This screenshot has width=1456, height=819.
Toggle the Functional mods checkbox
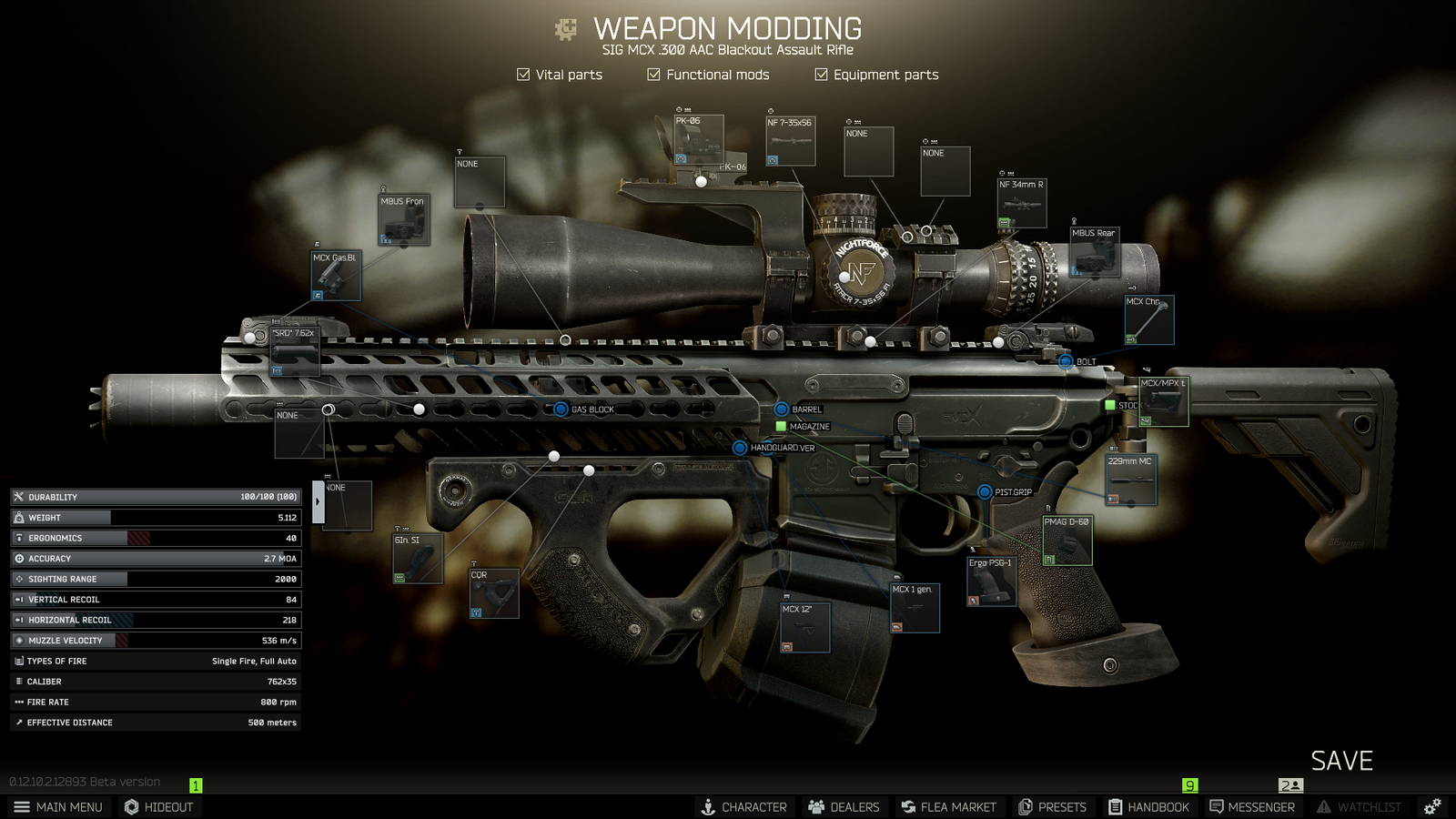point(653,75)
